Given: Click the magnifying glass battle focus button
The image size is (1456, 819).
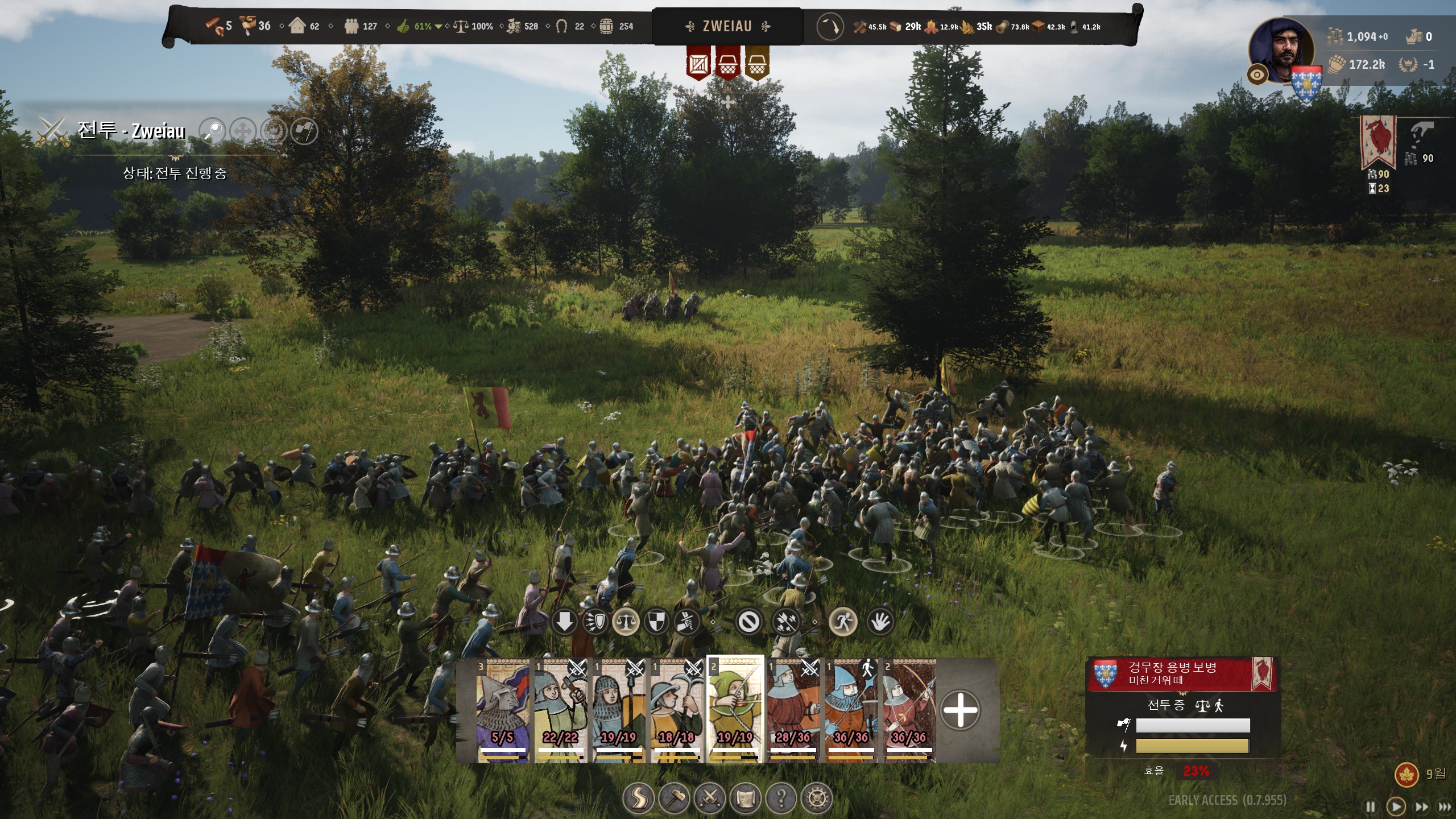Looking at the screenshot, I should 213,131.
